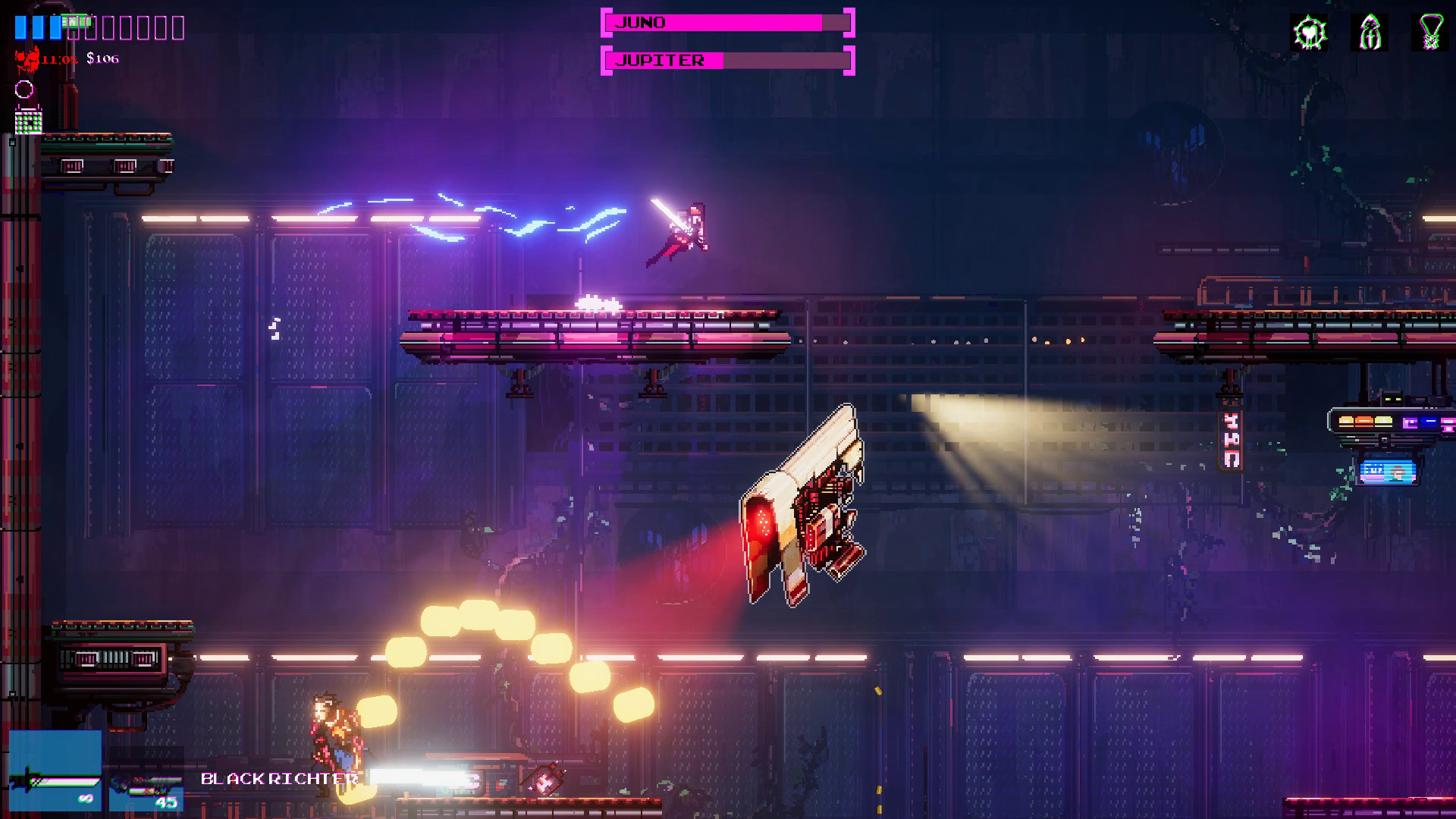Screen dimensions: 1456x819
Task: Open the circular dash ability icon
Action: point(24,91)
